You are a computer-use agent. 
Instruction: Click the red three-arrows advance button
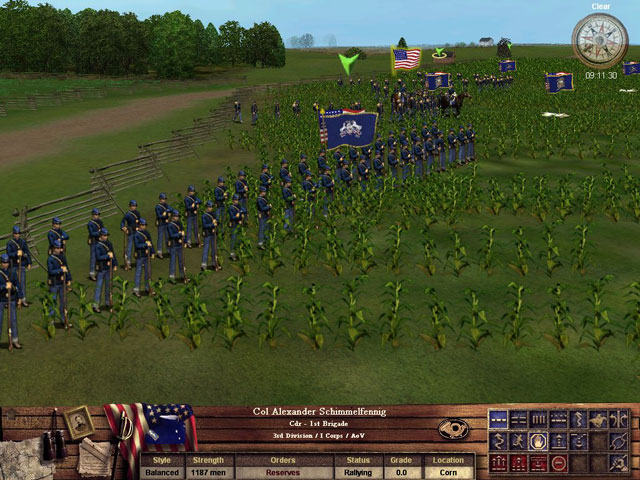pyautogui.click(x=498, y=463)
